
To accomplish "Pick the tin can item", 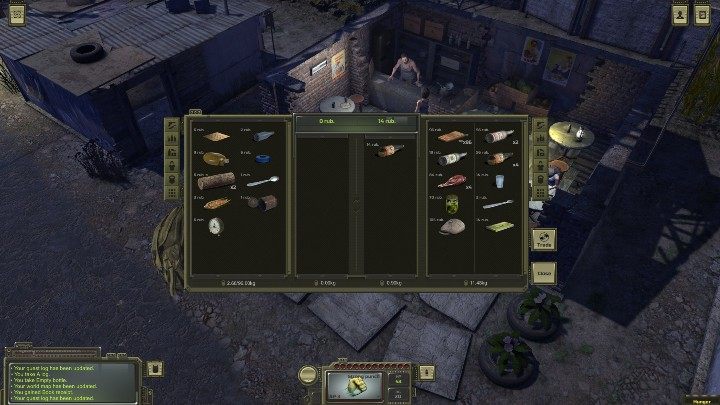I will [x=262, y=203].
